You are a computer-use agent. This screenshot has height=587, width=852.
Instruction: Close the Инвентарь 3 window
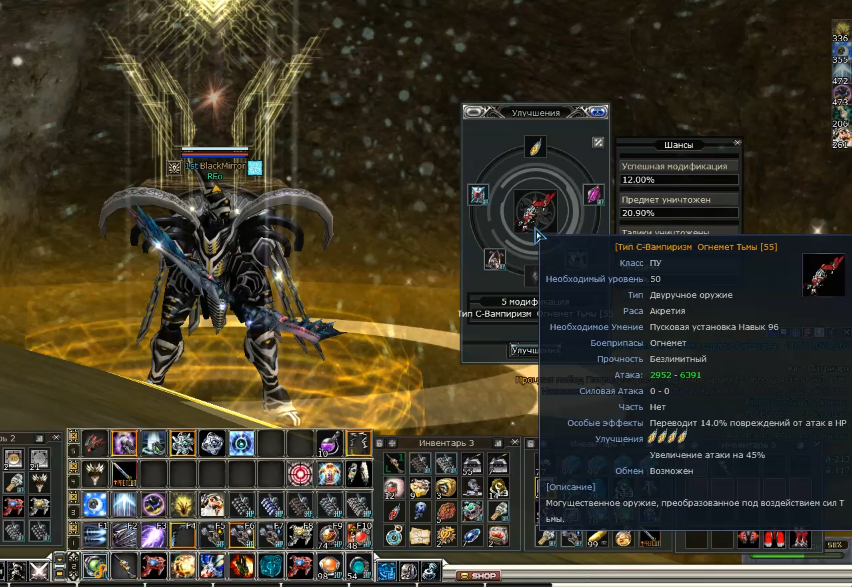(516, 442)
